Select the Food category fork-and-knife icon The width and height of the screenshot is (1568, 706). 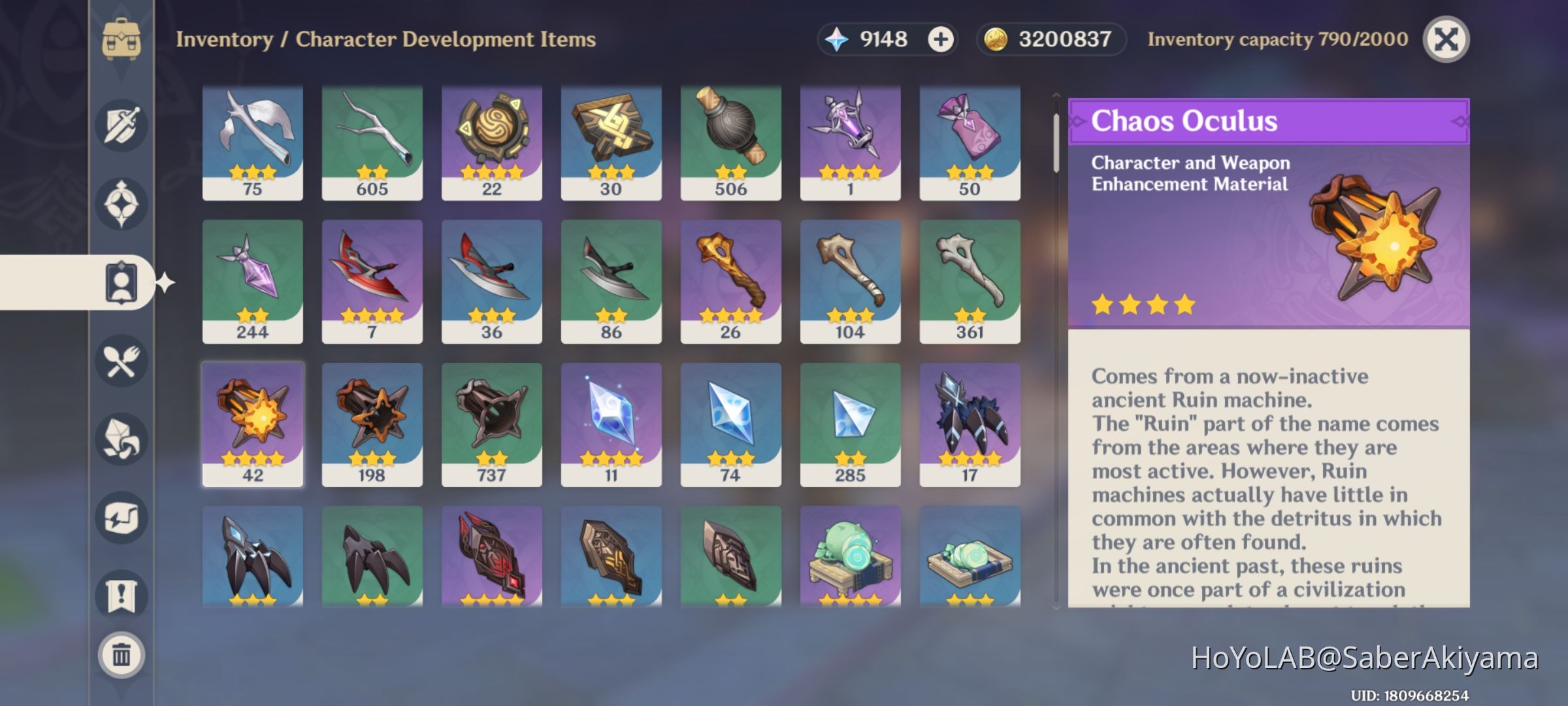[122, 361]
